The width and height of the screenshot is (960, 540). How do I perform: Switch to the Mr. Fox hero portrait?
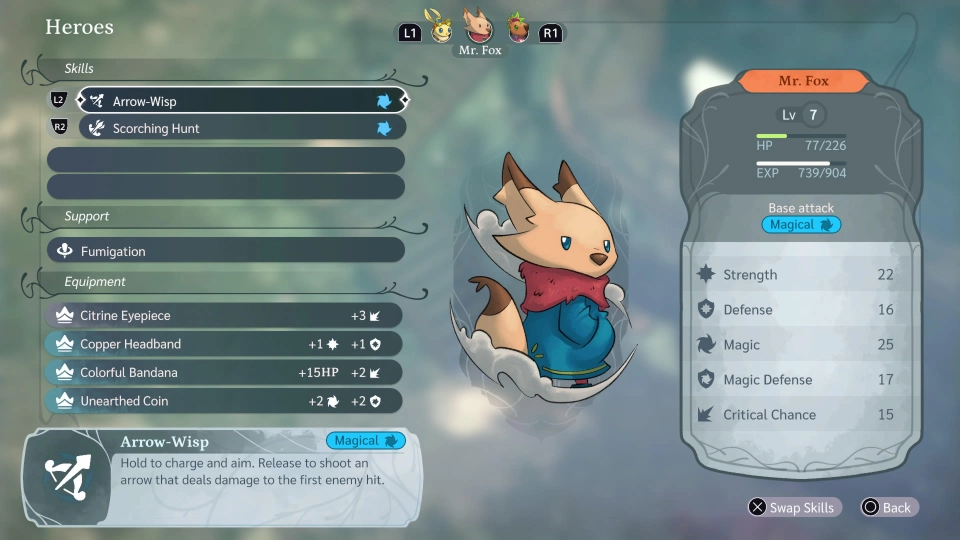pyautogui.click(x=479, y=27)
